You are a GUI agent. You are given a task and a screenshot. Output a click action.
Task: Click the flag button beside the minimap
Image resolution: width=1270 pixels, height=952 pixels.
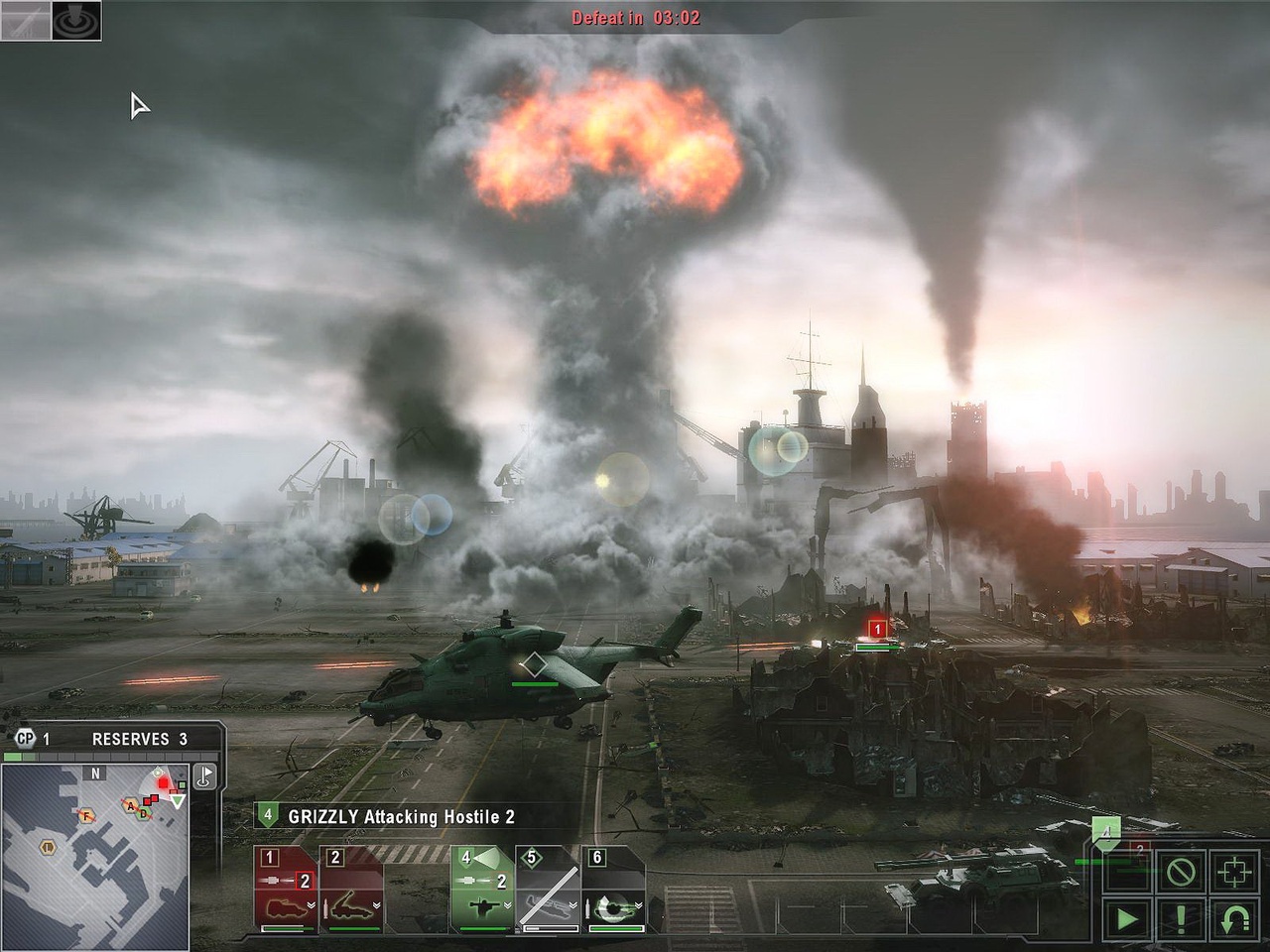205,774
